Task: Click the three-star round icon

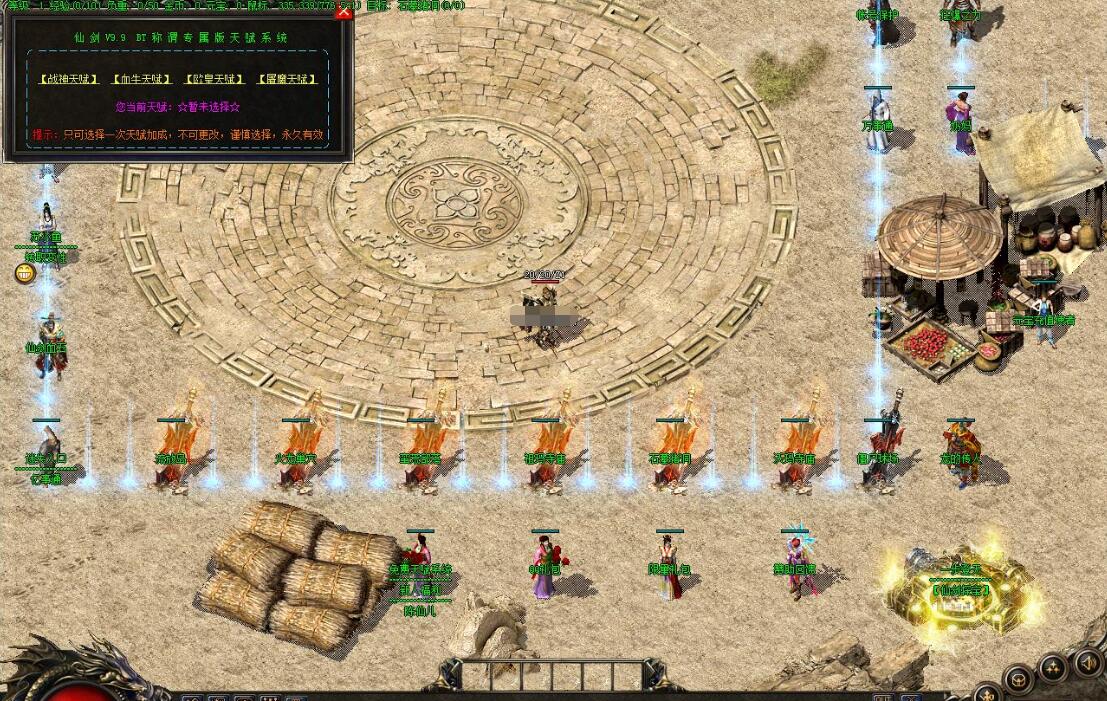Action: coord(1053,669)
